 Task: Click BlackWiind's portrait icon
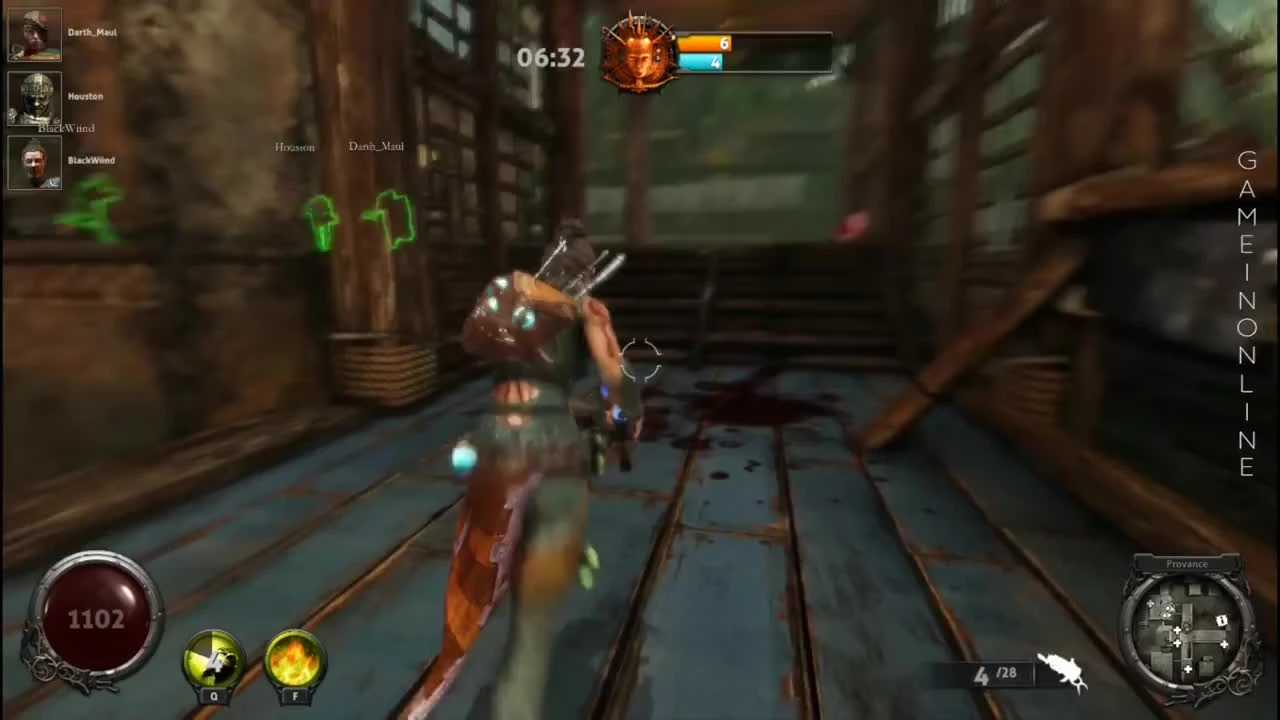point(34,162)
